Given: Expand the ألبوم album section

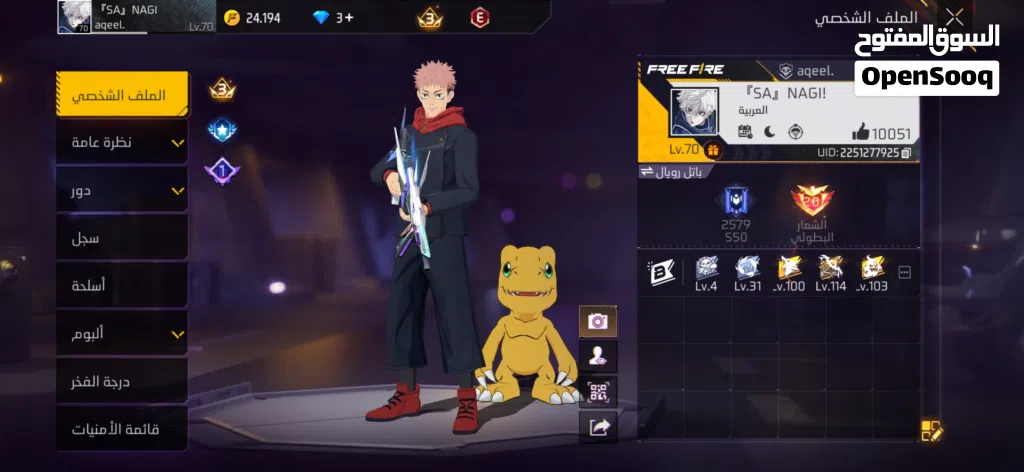Looking at the screenshot, I should [x=122, y=333].
